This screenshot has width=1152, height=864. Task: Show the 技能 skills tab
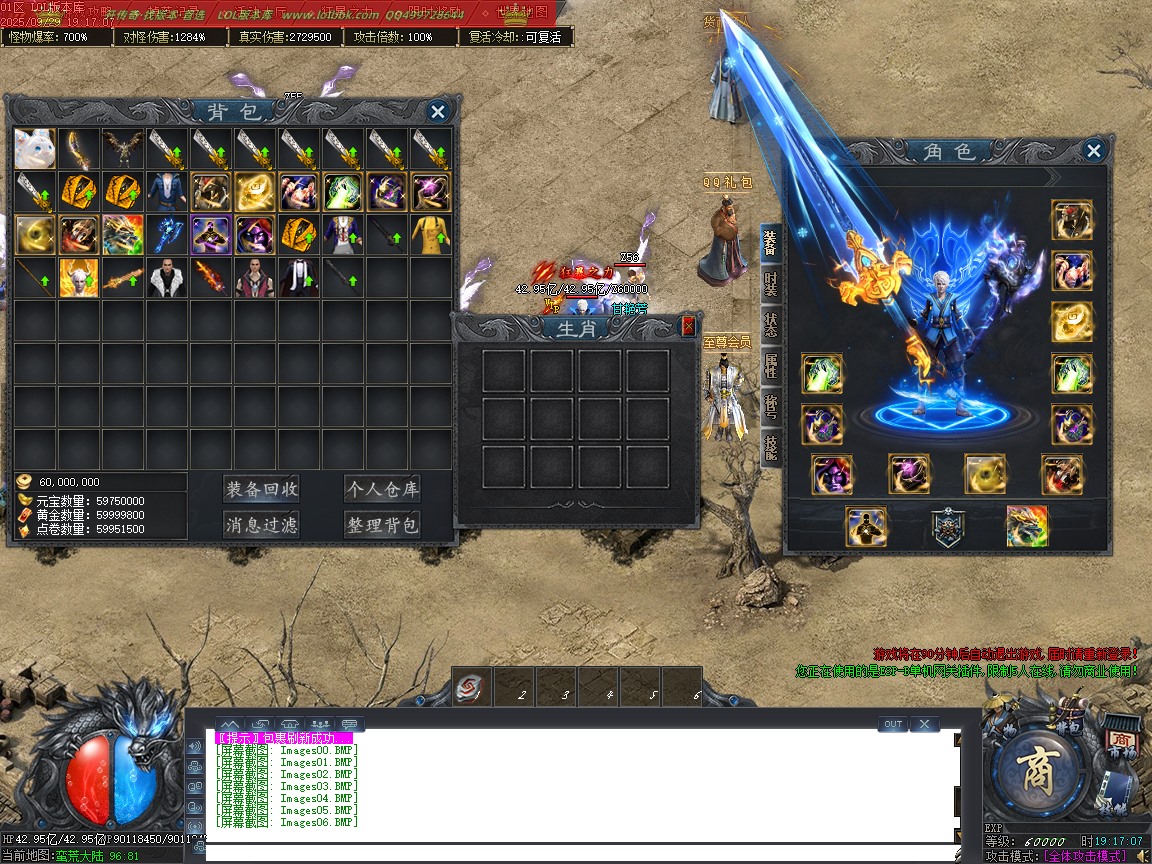771,447
